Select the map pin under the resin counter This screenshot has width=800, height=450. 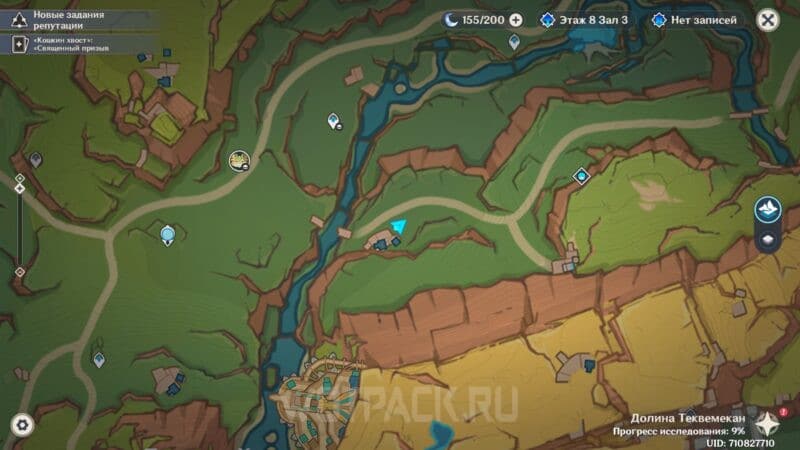(x=514, y=42)
